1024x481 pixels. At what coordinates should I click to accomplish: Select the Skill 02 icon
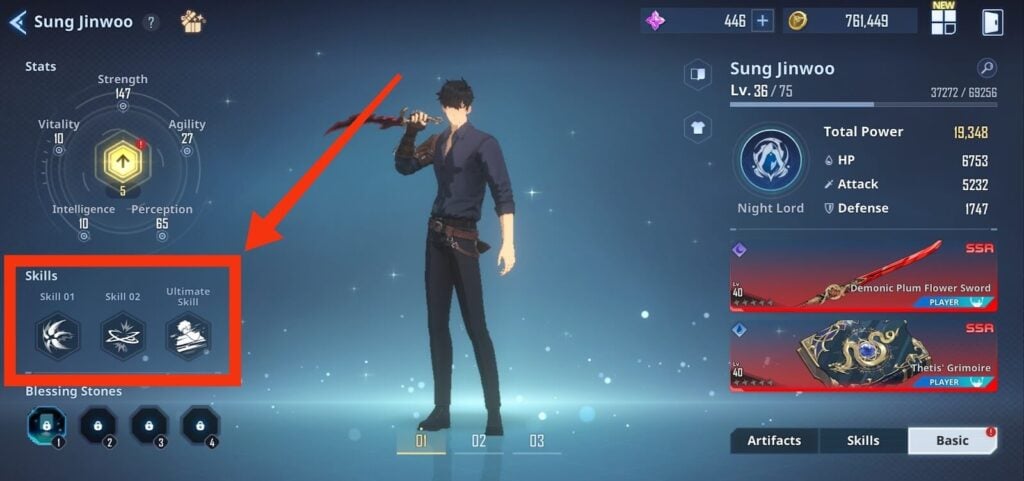point(123,336)
